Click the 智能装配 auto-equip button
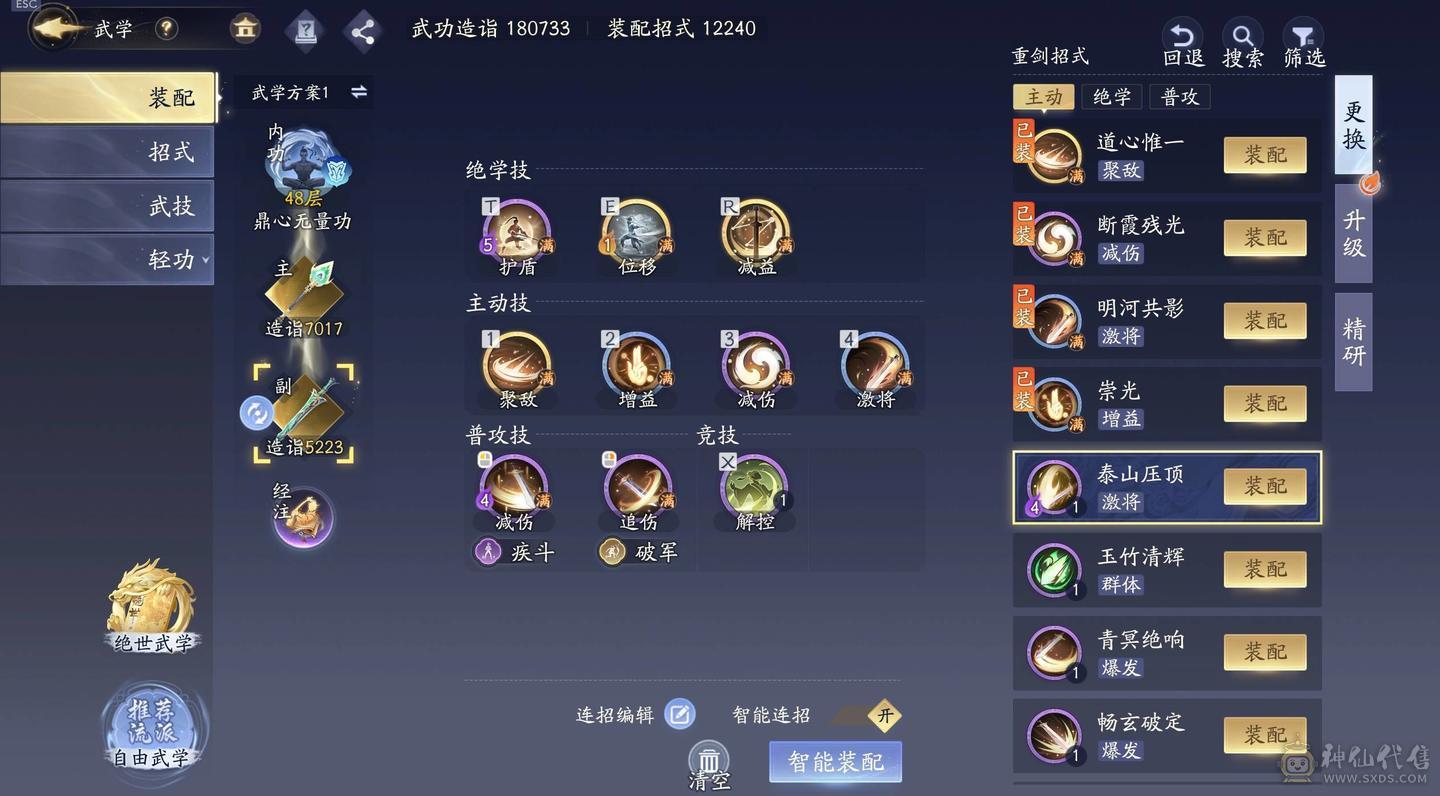The image size is (1440, 796). [x=835, y=761]
